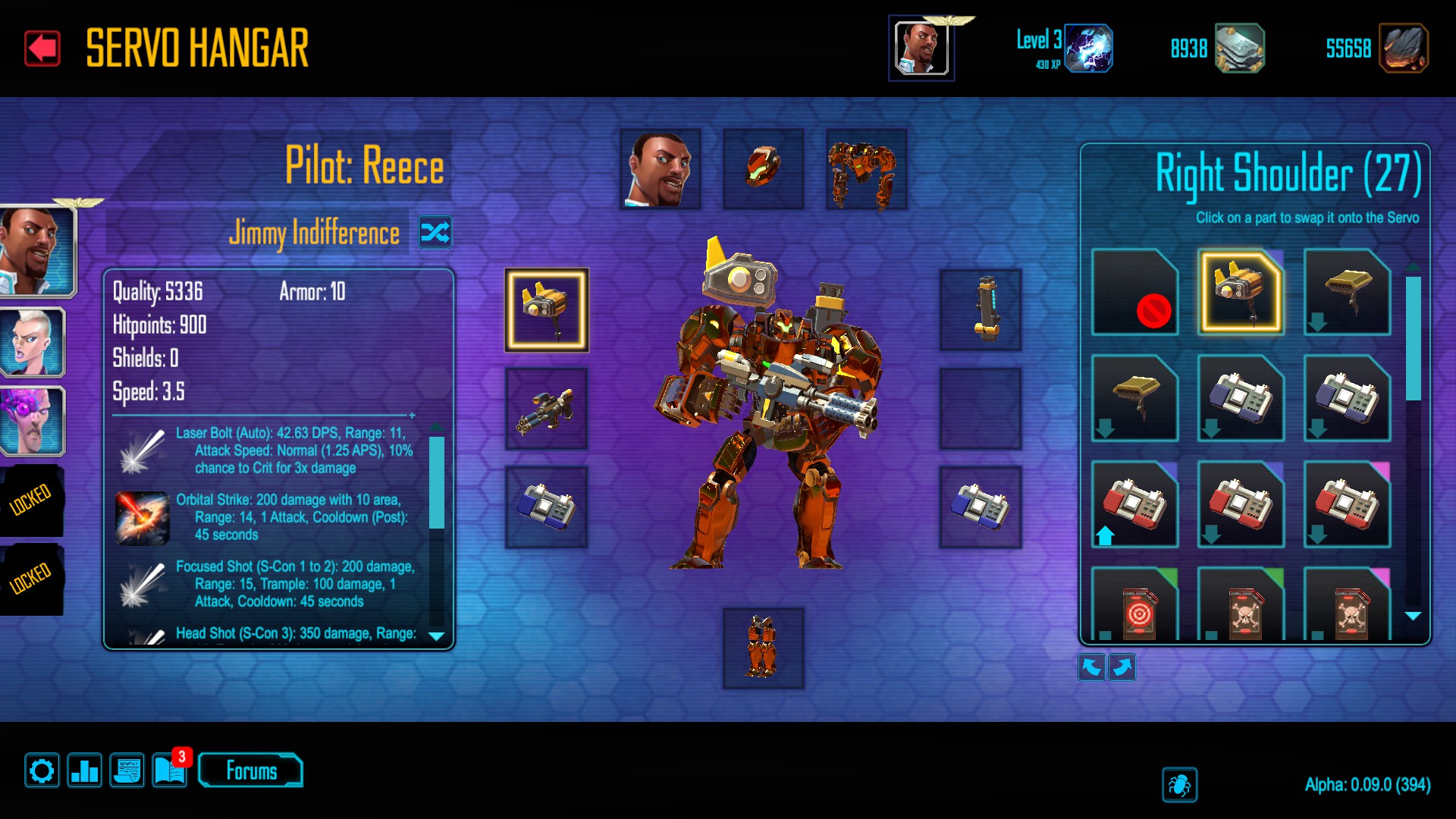Equip the red target card part
Screen dimensions: 1456x819
point(1134,607)
